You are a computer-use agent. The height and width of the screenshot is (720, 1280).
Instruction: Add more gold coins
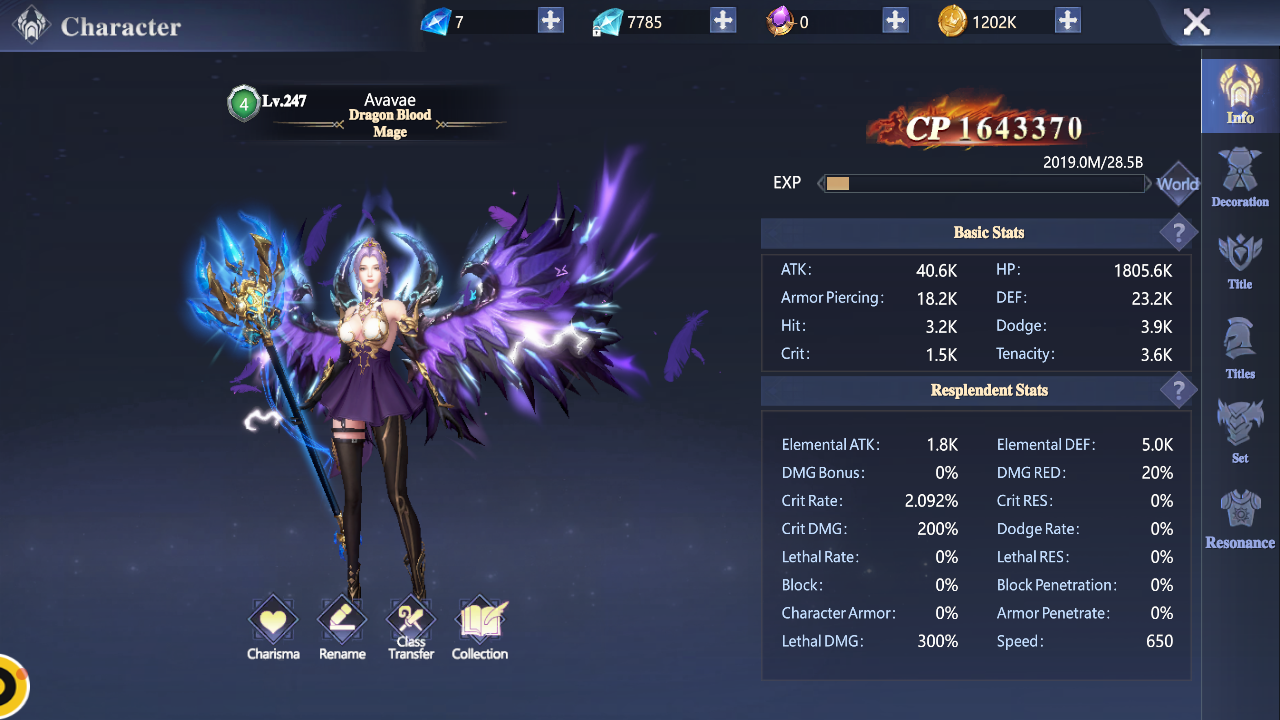(x=1068, y=20)
